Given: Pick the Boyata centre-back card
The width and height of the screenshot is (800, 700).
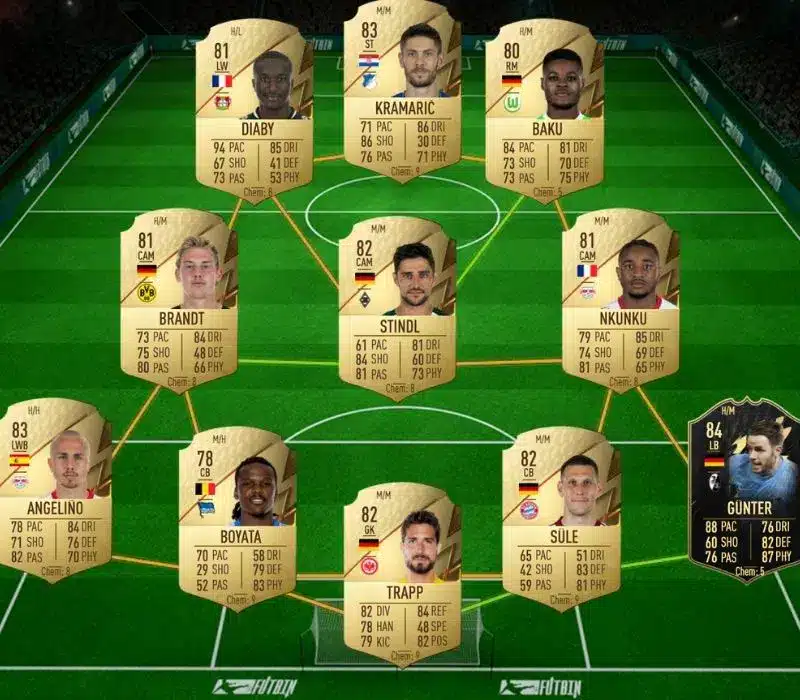Looking at the screenshot, I should tap(237, 515).
